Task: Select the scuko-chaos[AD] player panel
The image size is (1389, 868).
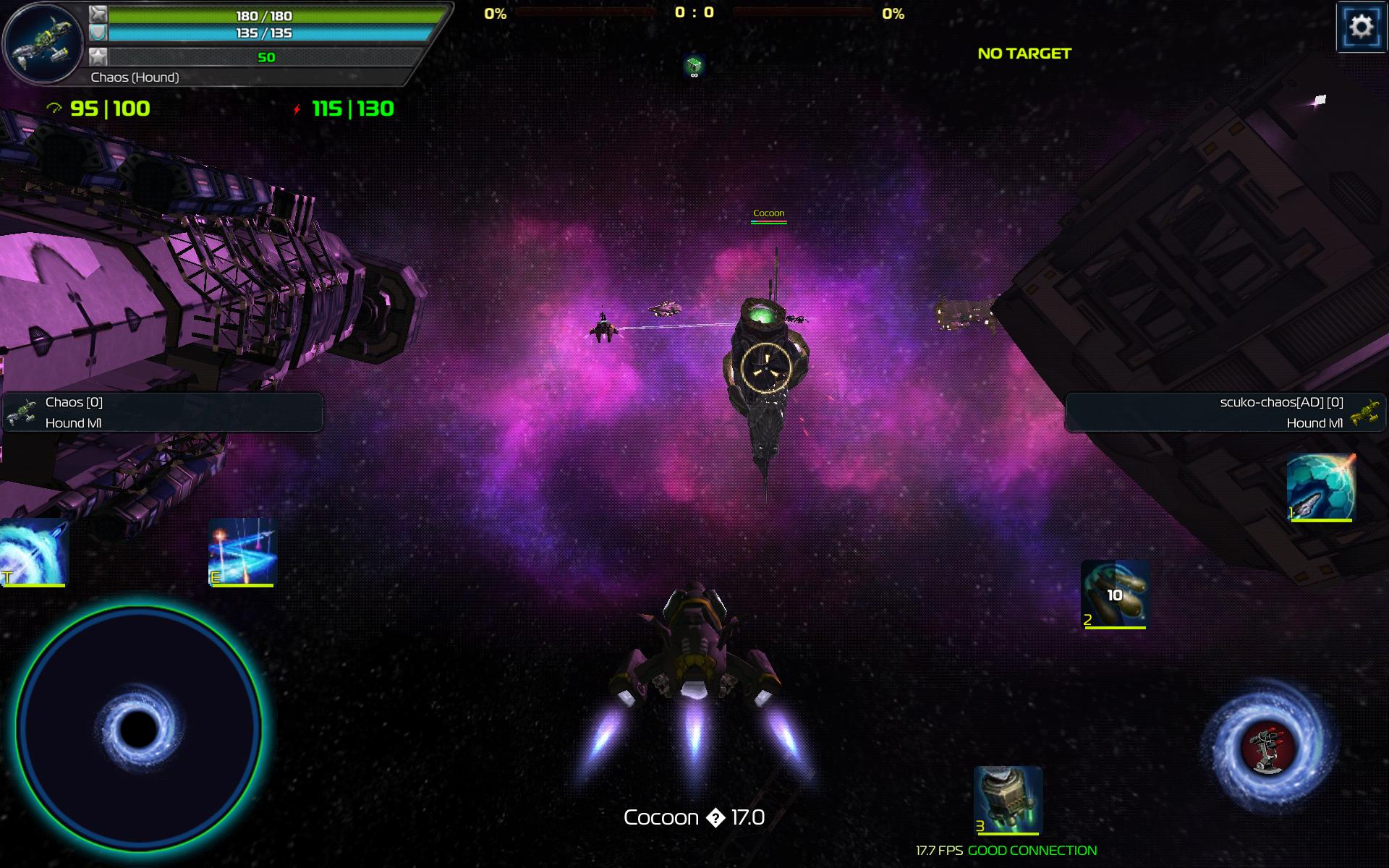Action: coord(1226,412)
